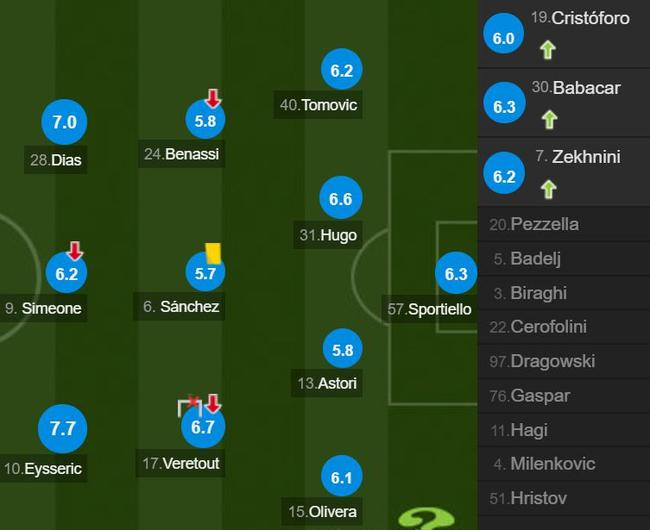The height and width of the screenshot is (530, 650).
Task: Select substitute Zekhnini in bench list
Action: [563, 171]
